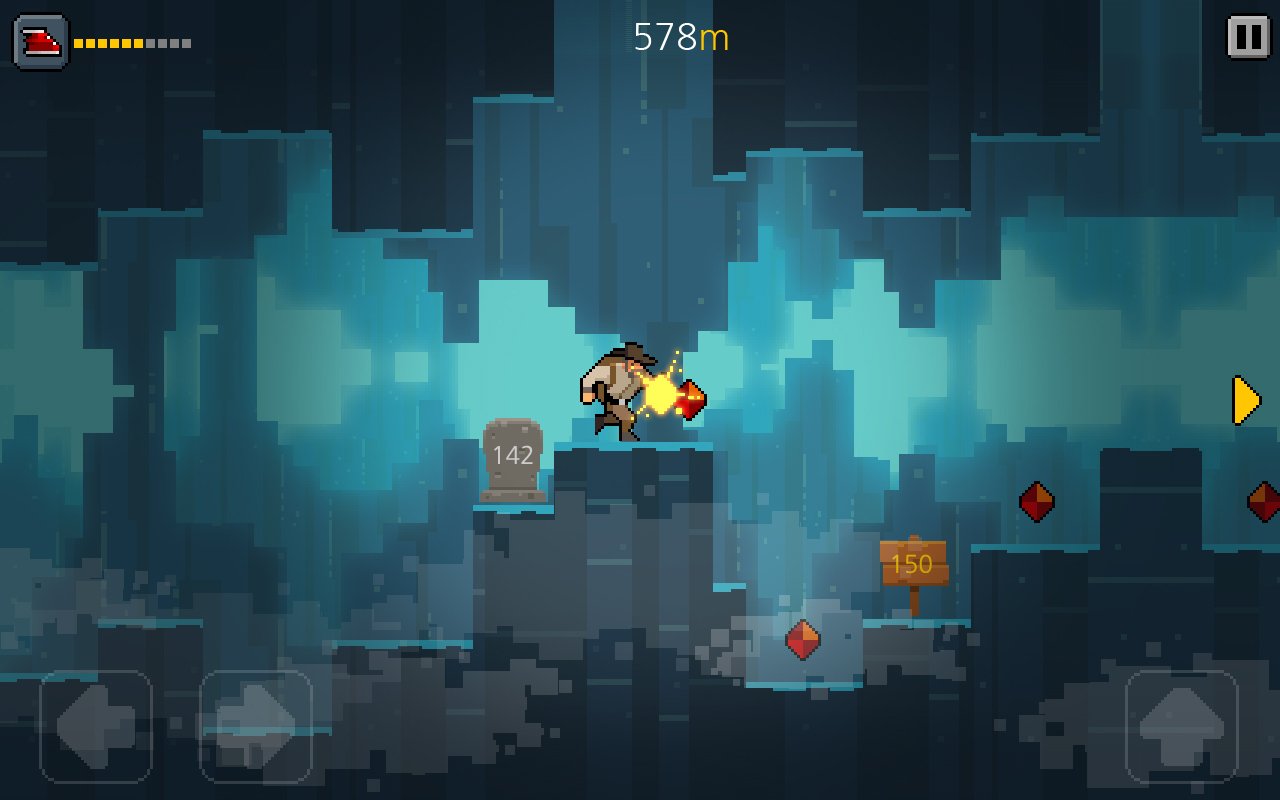Tap the last gray dot in the energy meter
Viewport: 1280px width, 800px height.
188,42
